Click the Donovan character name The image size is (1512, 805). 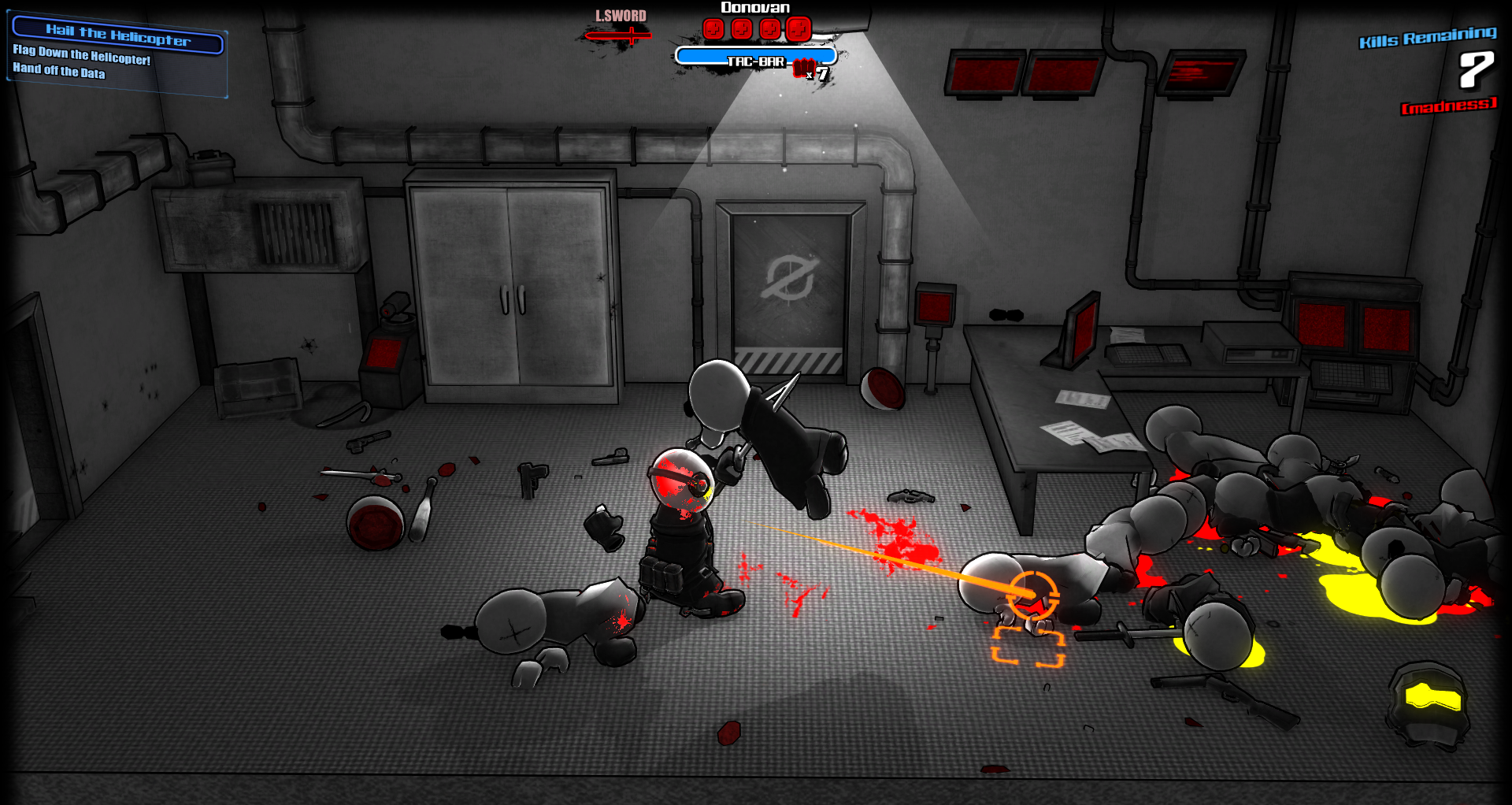point(754,8)
